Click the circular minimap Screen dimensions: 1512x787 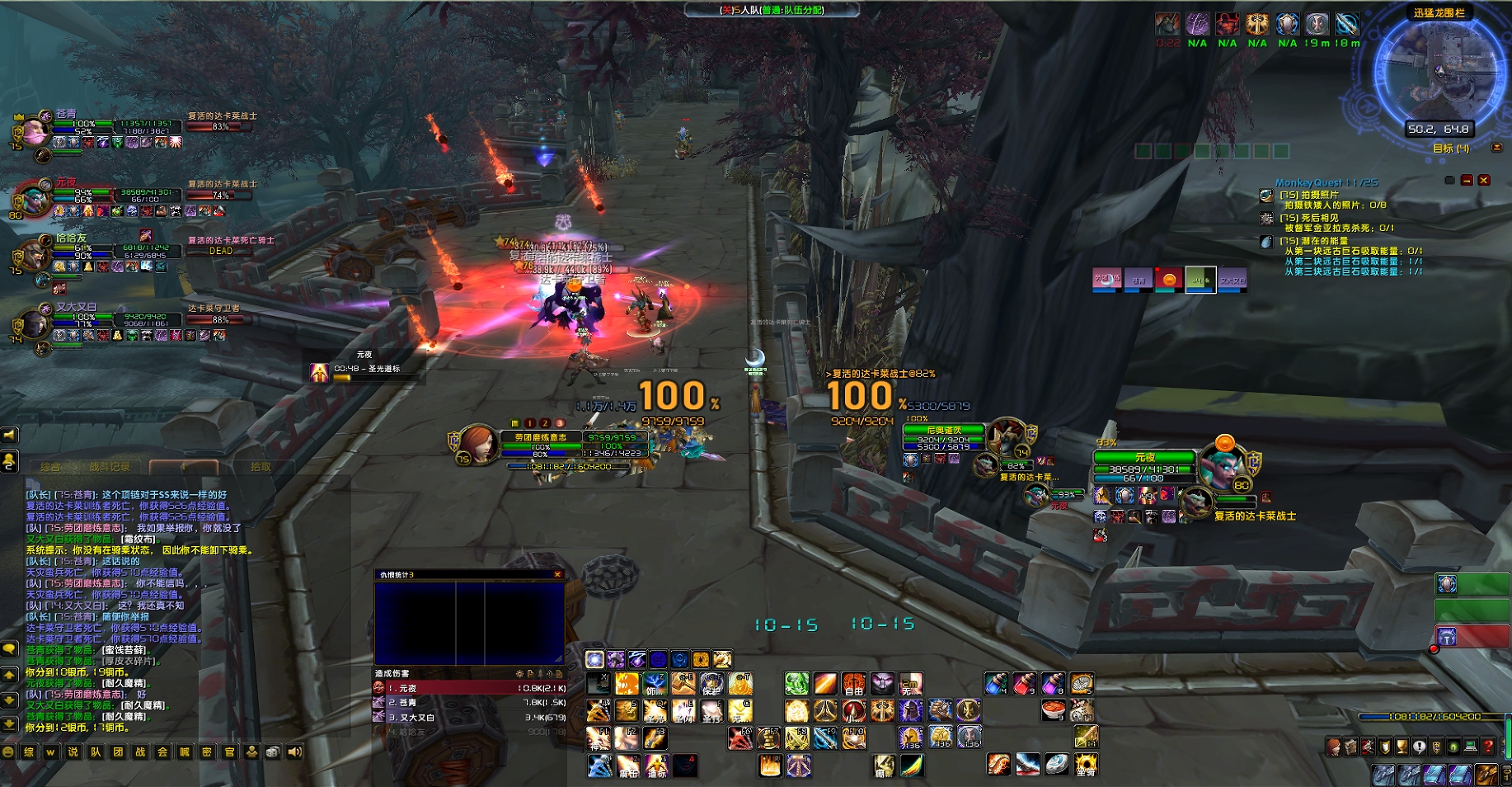1439,73
